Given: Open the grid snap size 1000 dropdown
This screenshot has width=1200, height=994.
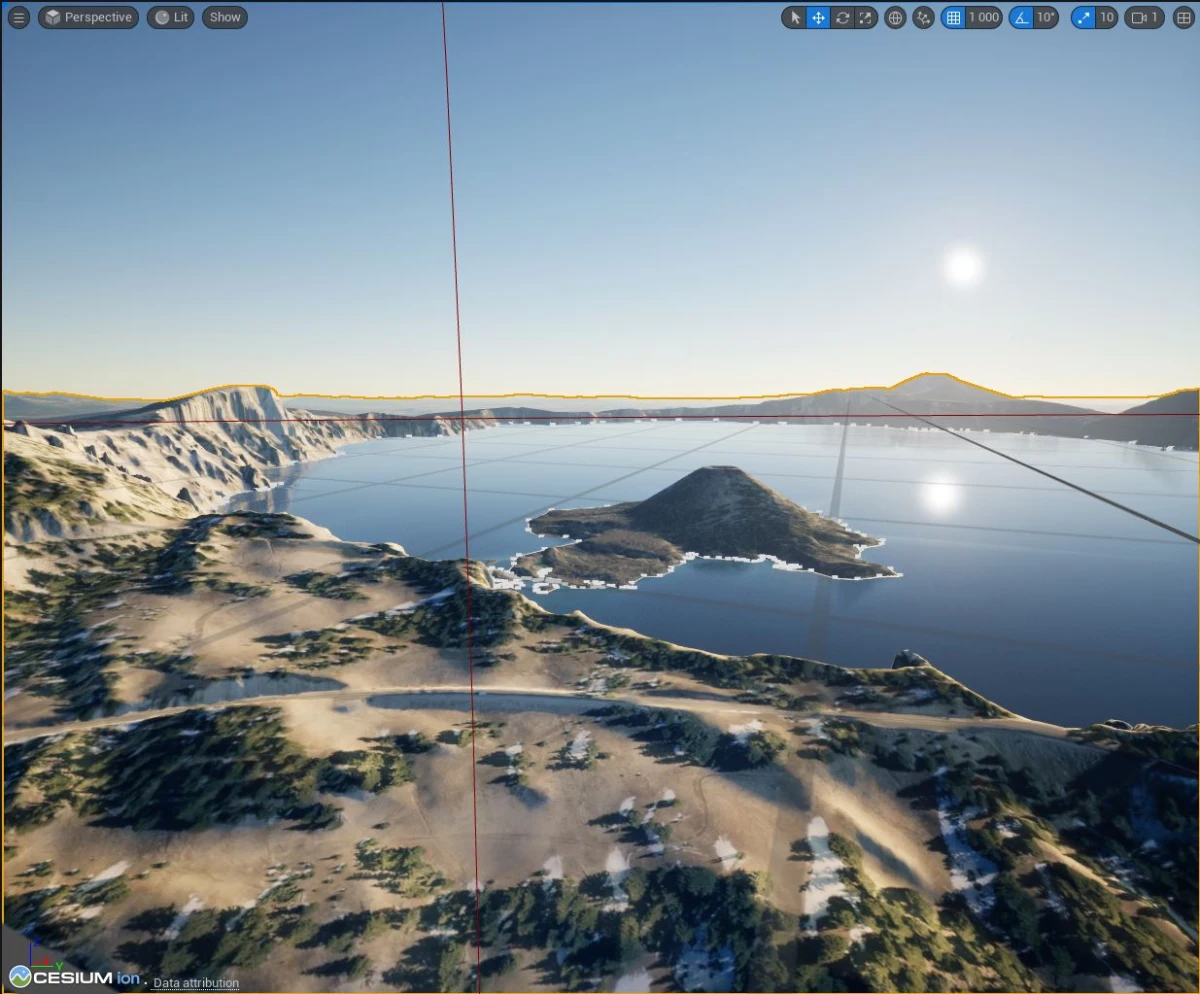Looking at the screenshot, I should [984, 17].
